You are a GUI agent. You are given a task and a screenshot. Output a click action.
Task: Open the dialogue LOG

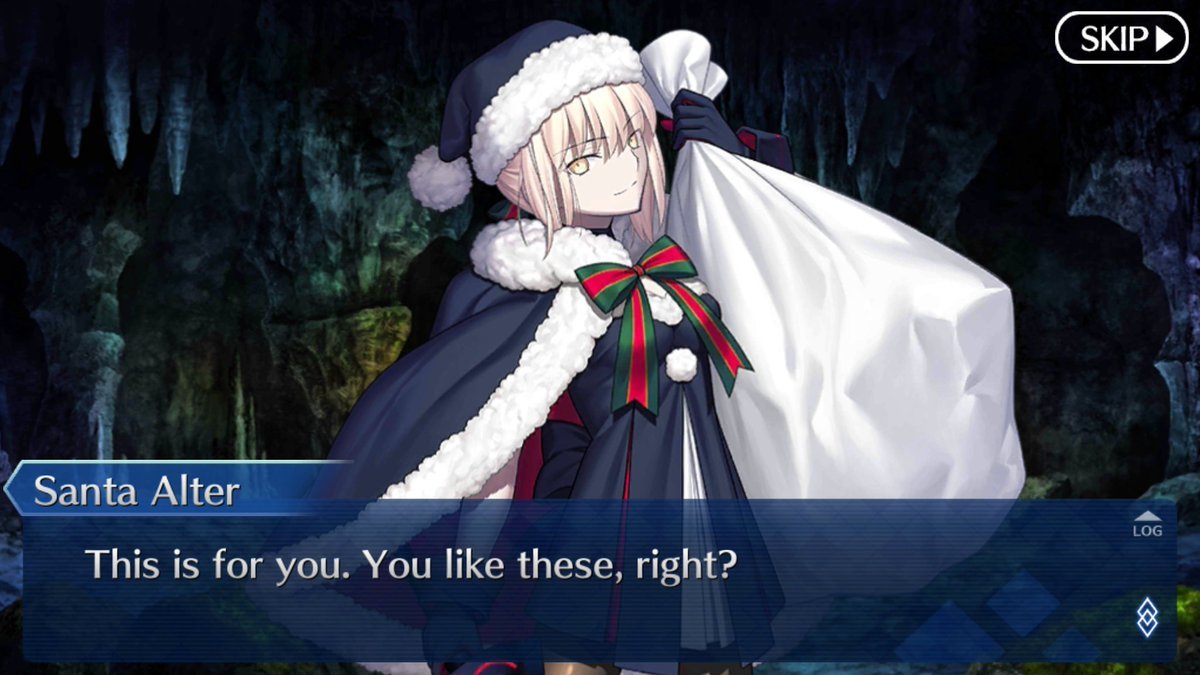tap(1147, 524)
